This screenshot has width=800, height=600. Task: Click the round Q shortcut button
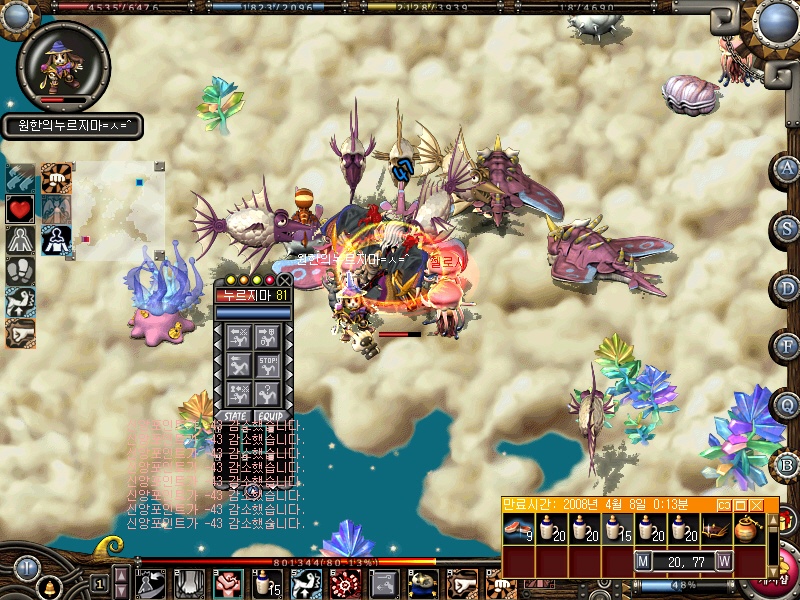click(786, 406)
